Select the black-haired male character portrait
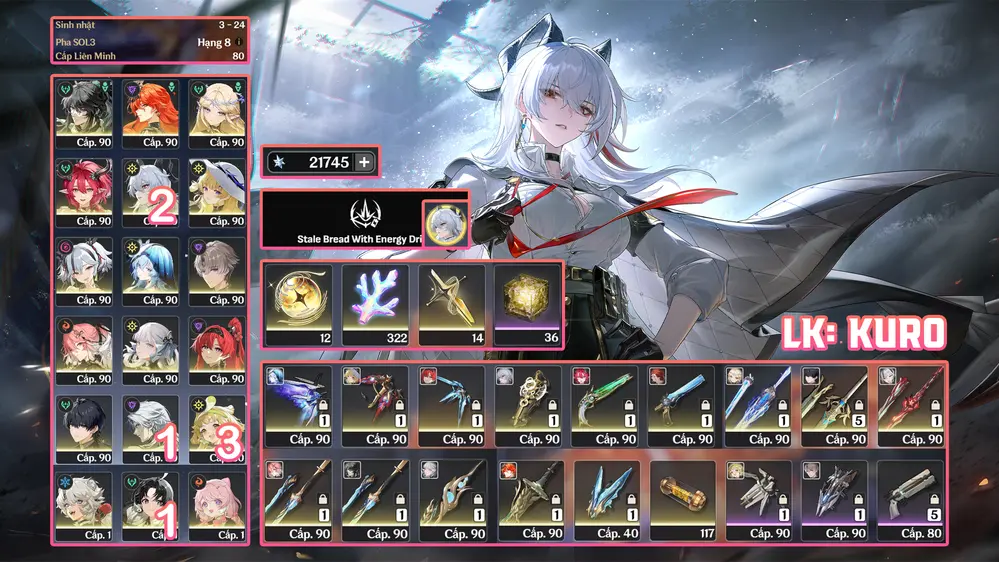Viewport: 999px width, 562px height. tap(84, 426)
